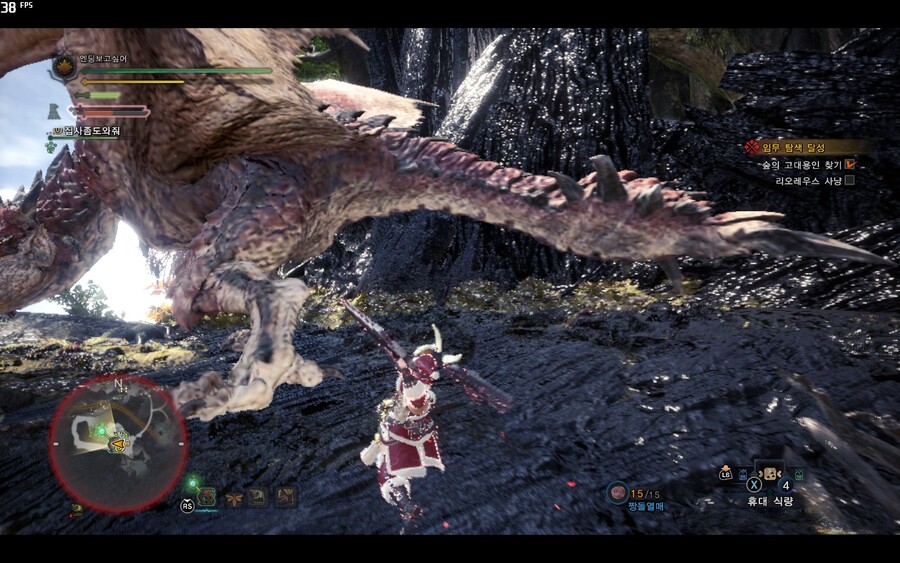Choose the 짱돌열매 slinger ammo icon
Viewport: 900px width, 563px height.
click(x=618, y=492)
